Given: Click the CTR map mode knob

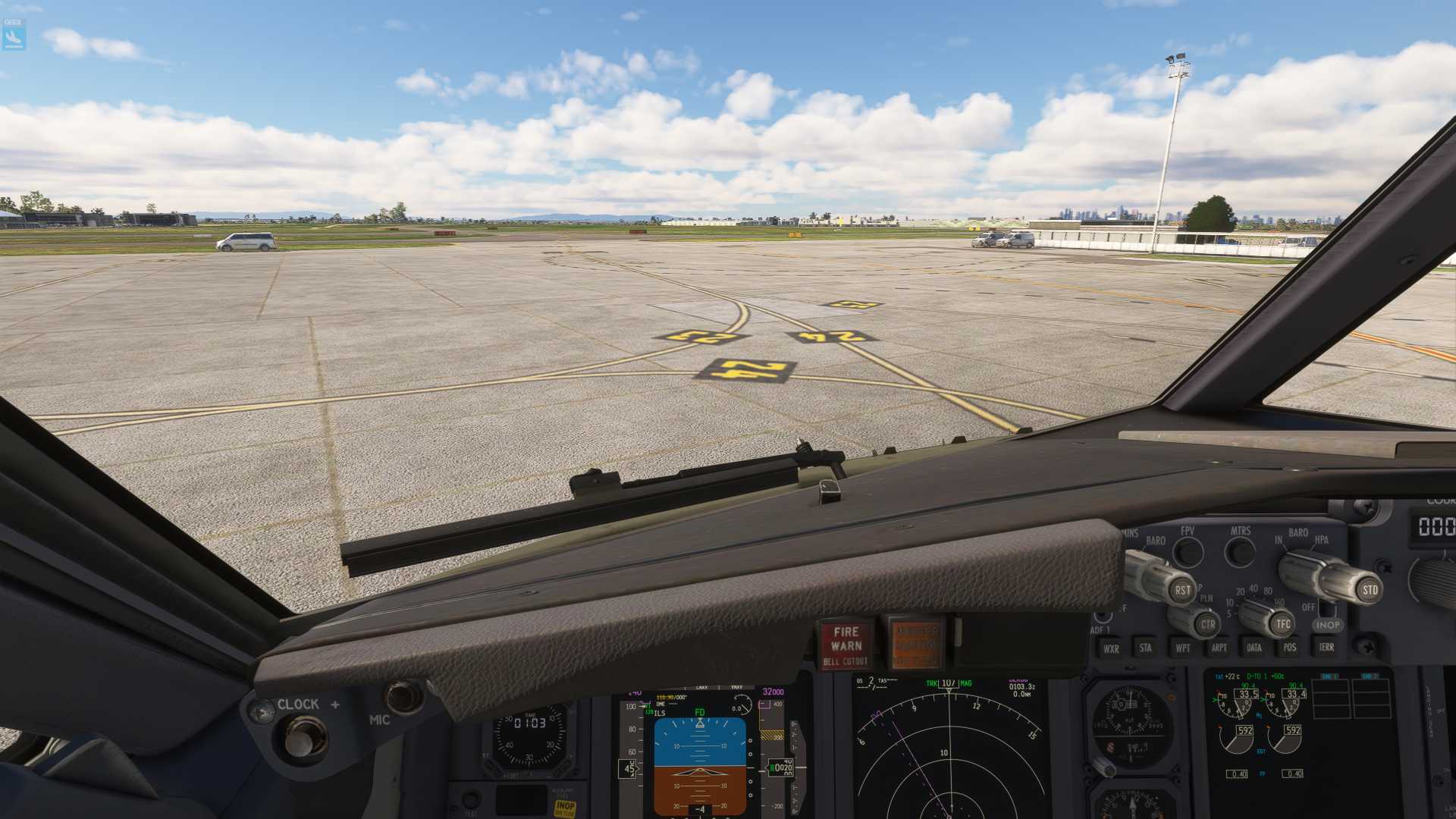Looking at the screenshot, I should 1207,625.
